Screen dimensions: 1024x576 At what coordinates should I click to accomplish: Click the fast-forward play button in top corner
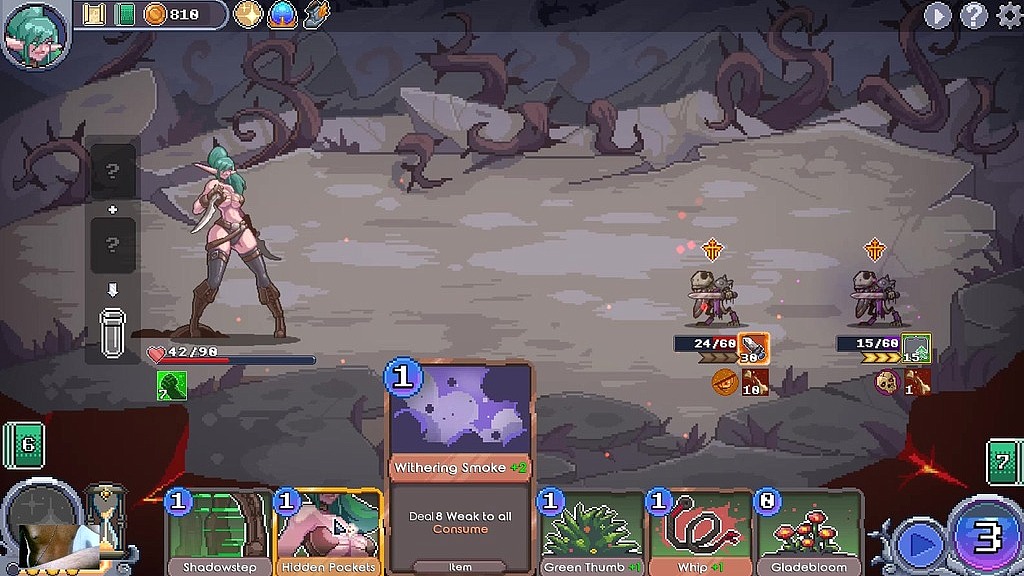click(x=937, y=15)
